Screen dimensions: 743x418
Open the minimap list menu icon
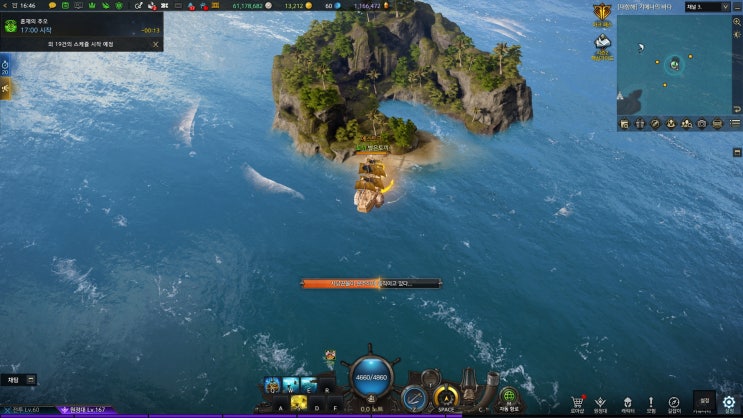click(x=733, y=123)
